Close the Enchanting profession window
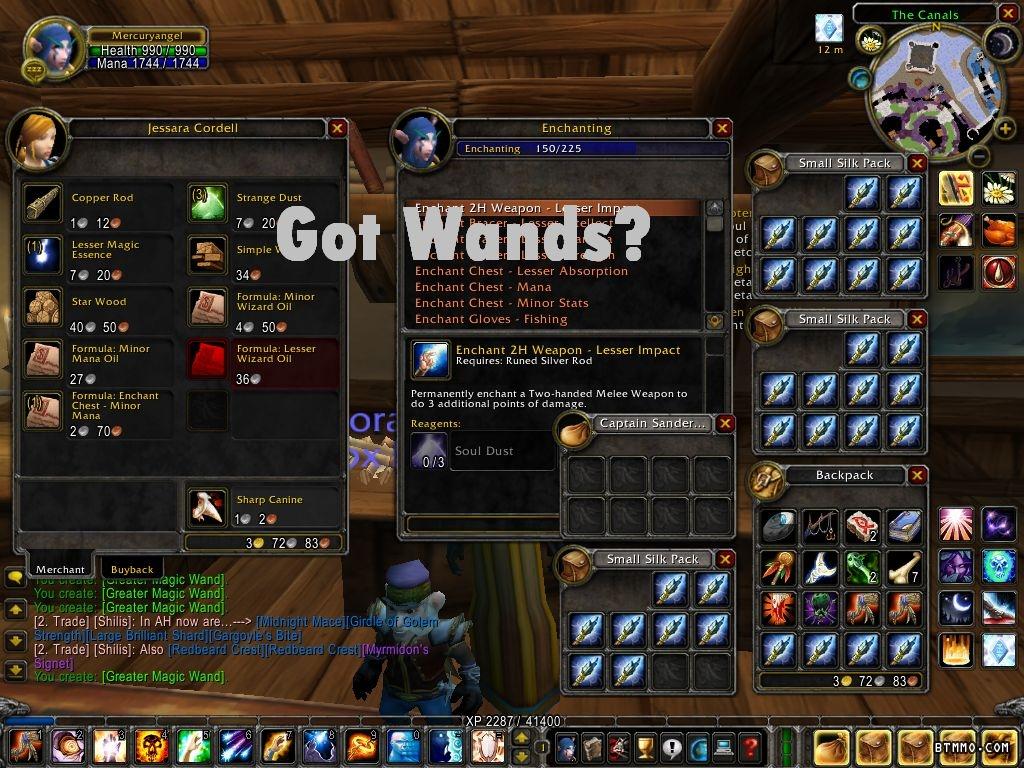Image resolution: width=1024 pixels, height=768 pixels. point(722,128)
